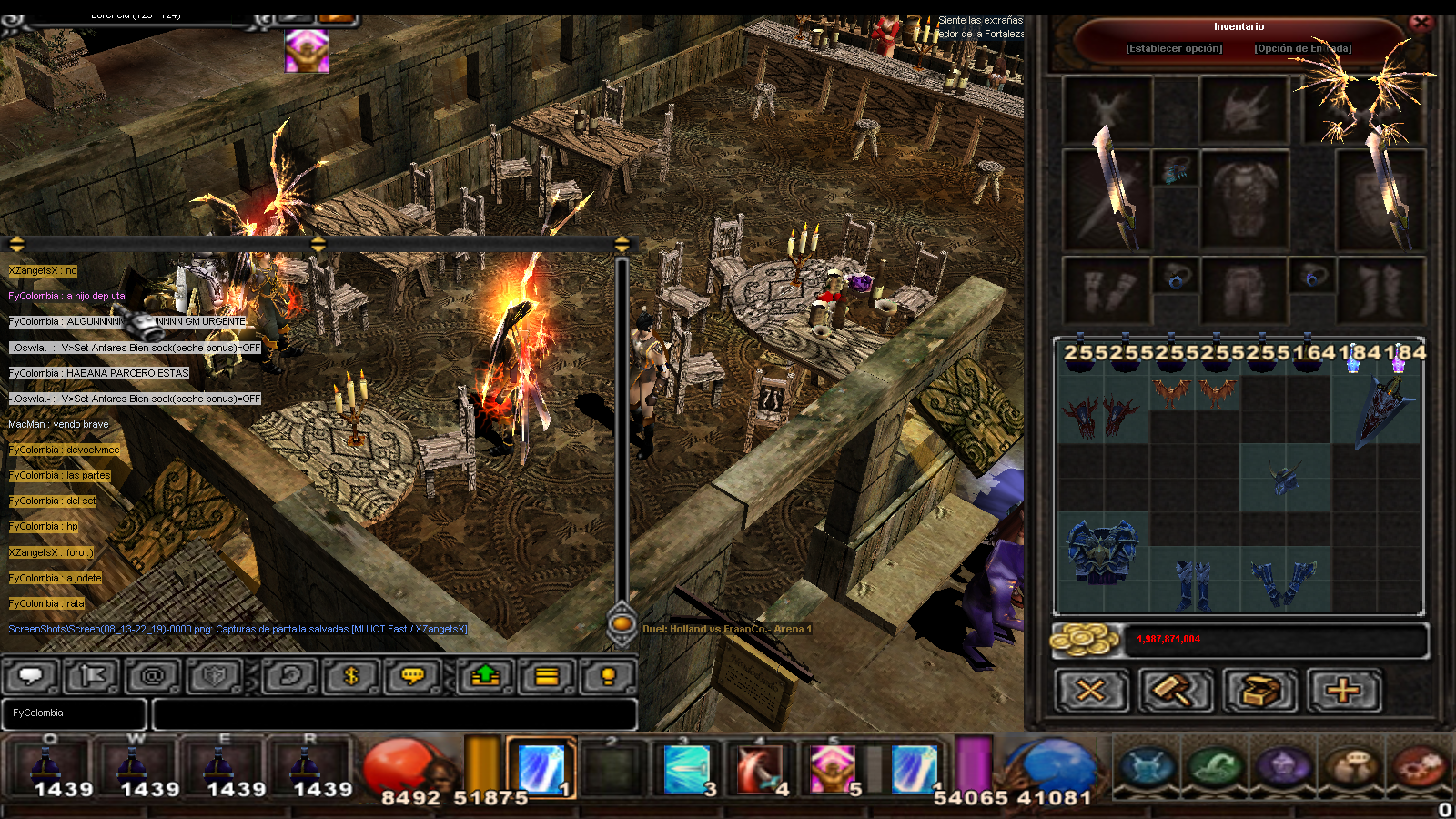Open the hammer repair button
The width and height of the screenshot is (1456, 819).
point(1176,691)
